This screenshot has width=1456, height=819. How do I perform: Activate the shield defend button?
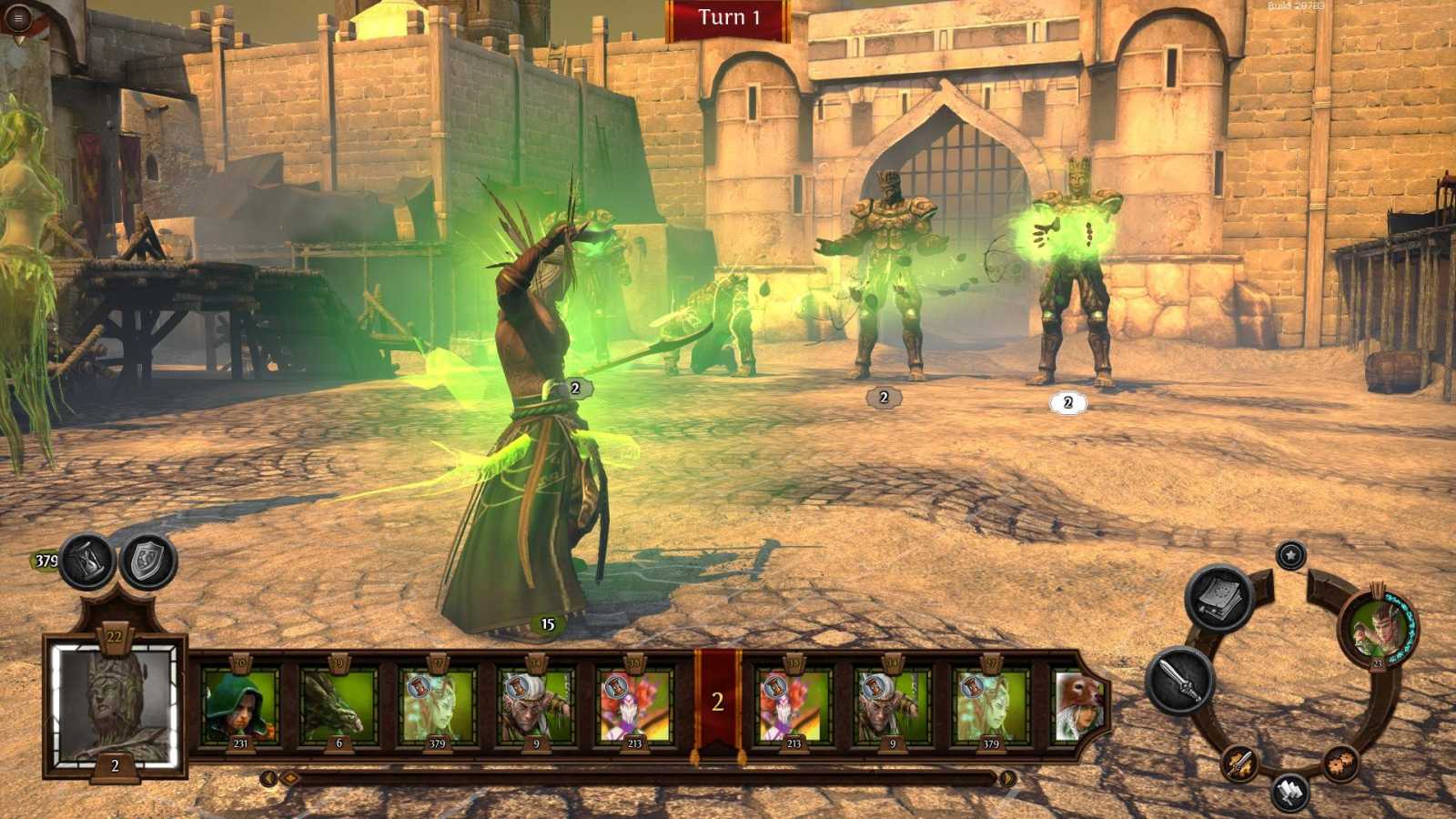pyautogui.click(x=148, y=561)
